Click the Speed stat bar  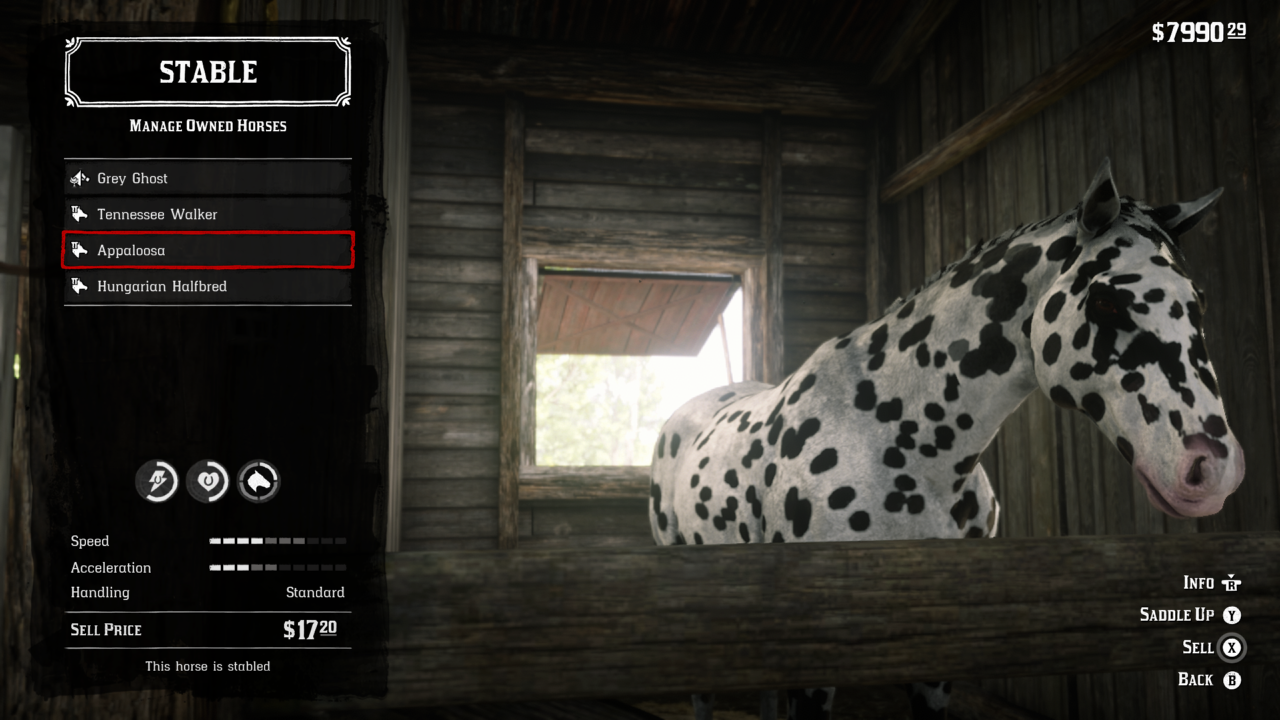coord(278,541)
